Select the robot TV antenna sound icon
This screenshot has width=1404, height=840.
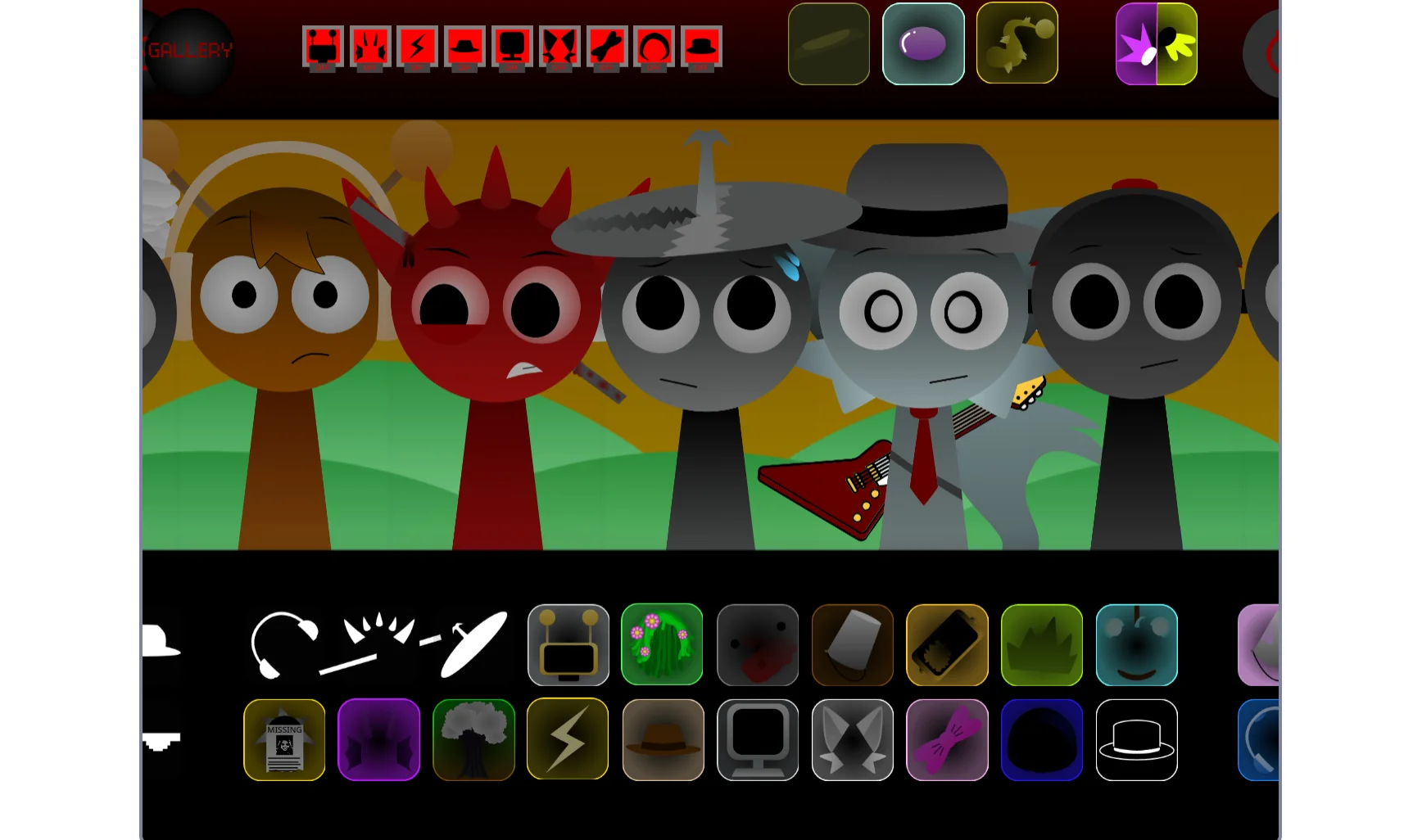click(x=568, y=644)
